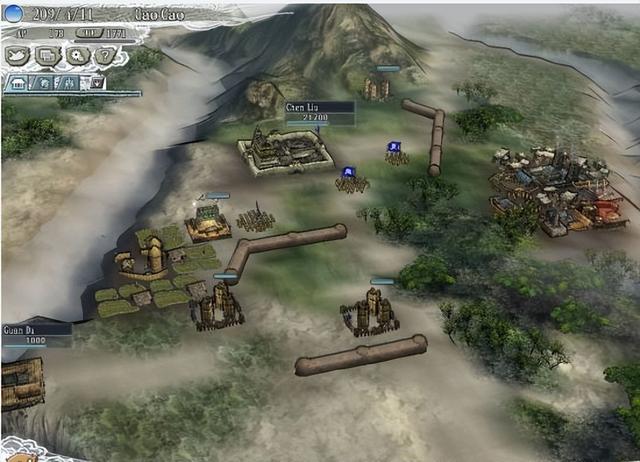640x462 pixels.
Task: Open the stacked windows icon button
Action: (x=47, y=57)
